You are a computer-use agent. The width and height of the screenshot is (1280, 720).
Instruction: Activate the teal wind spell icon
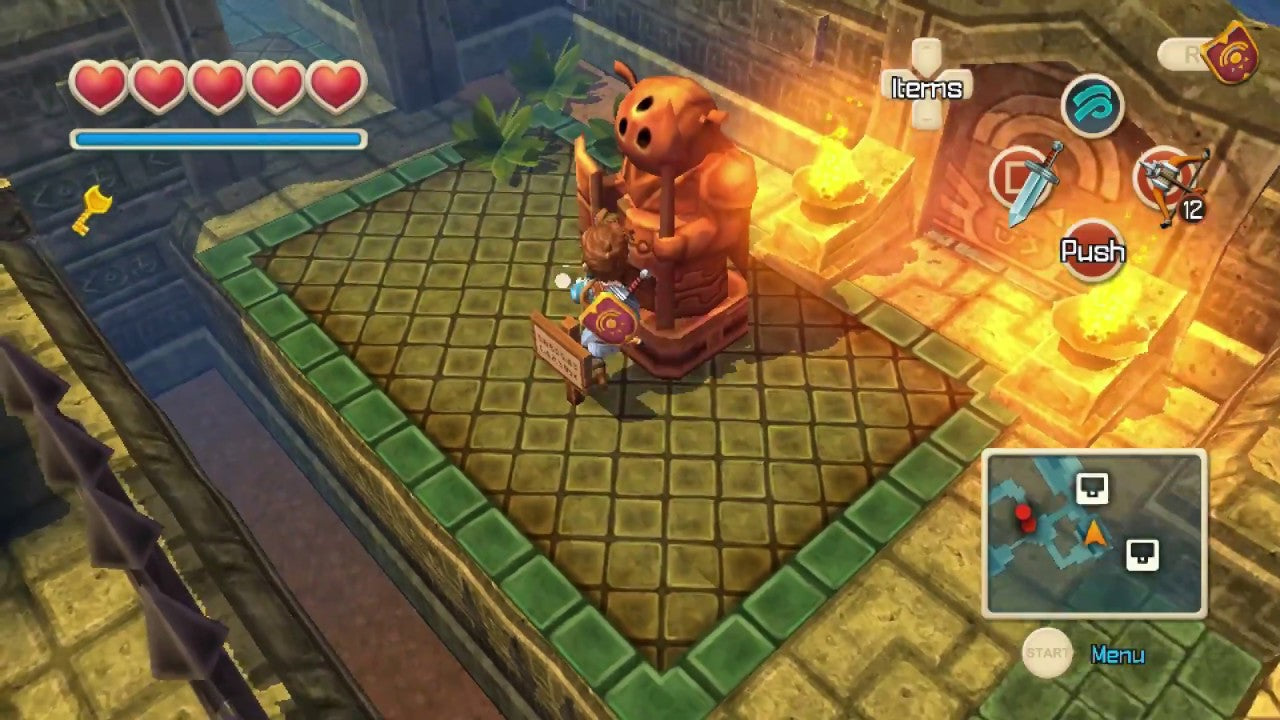[x=1092, y=106]
